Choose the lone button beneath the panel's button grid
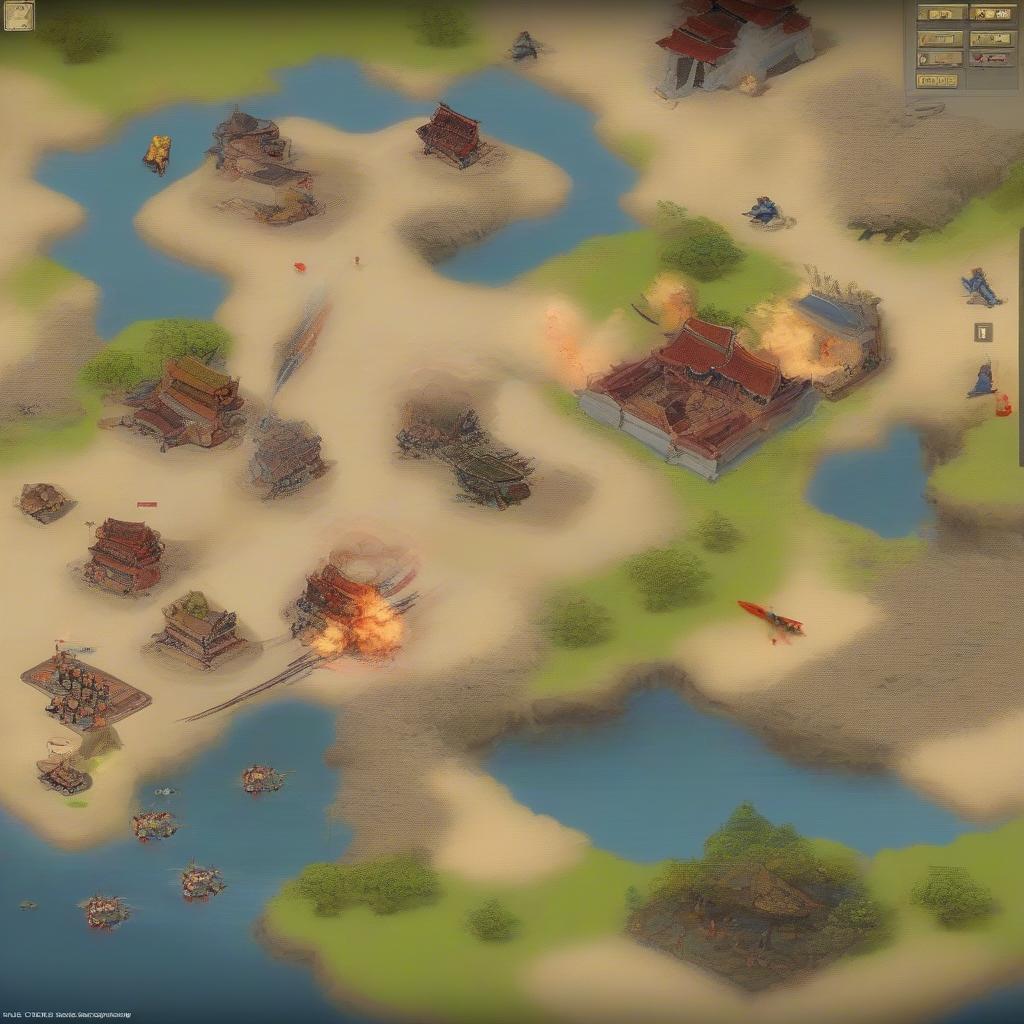Image resolution: width=1024 pixels, height=1024 pixels. click(x=937, y=81)
